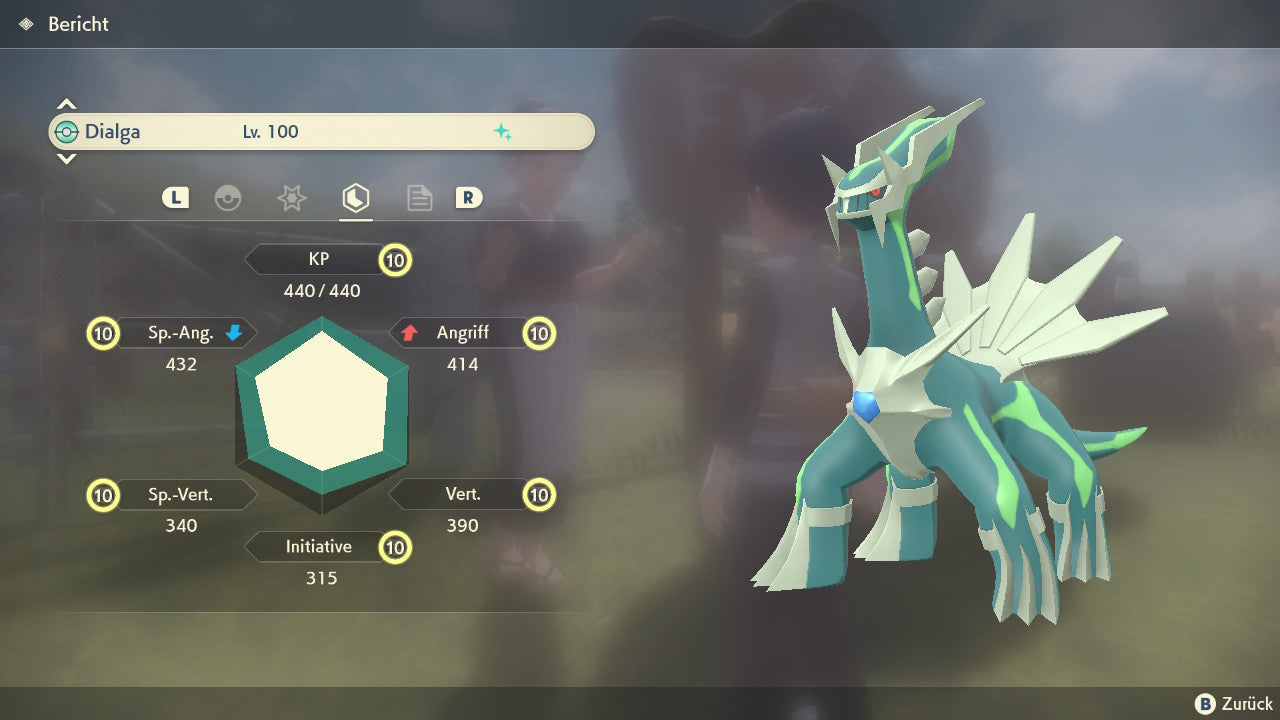
Task: Open the starburst-icon tab
Action: tap(291, 198)
